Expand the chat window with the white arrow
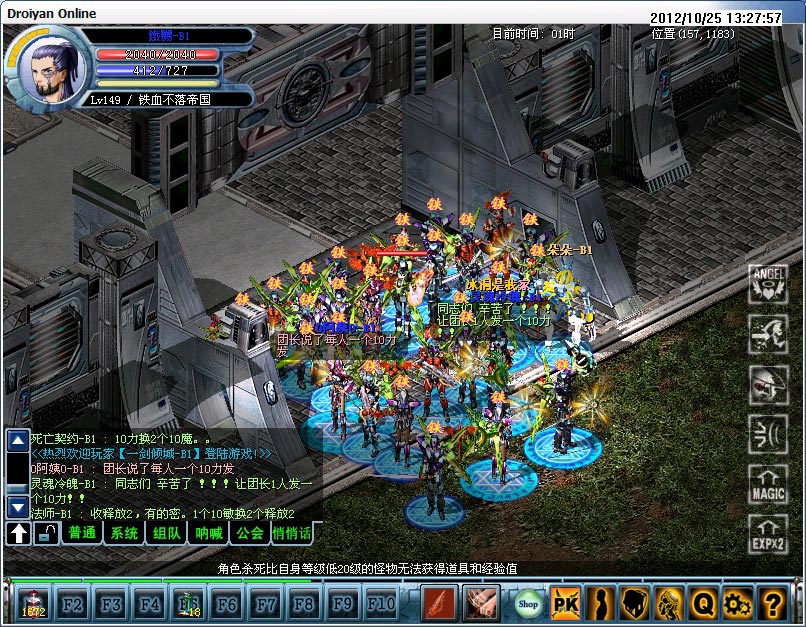Screen dimensions: 806x627 pyautogui.click(x=18, y=533)
